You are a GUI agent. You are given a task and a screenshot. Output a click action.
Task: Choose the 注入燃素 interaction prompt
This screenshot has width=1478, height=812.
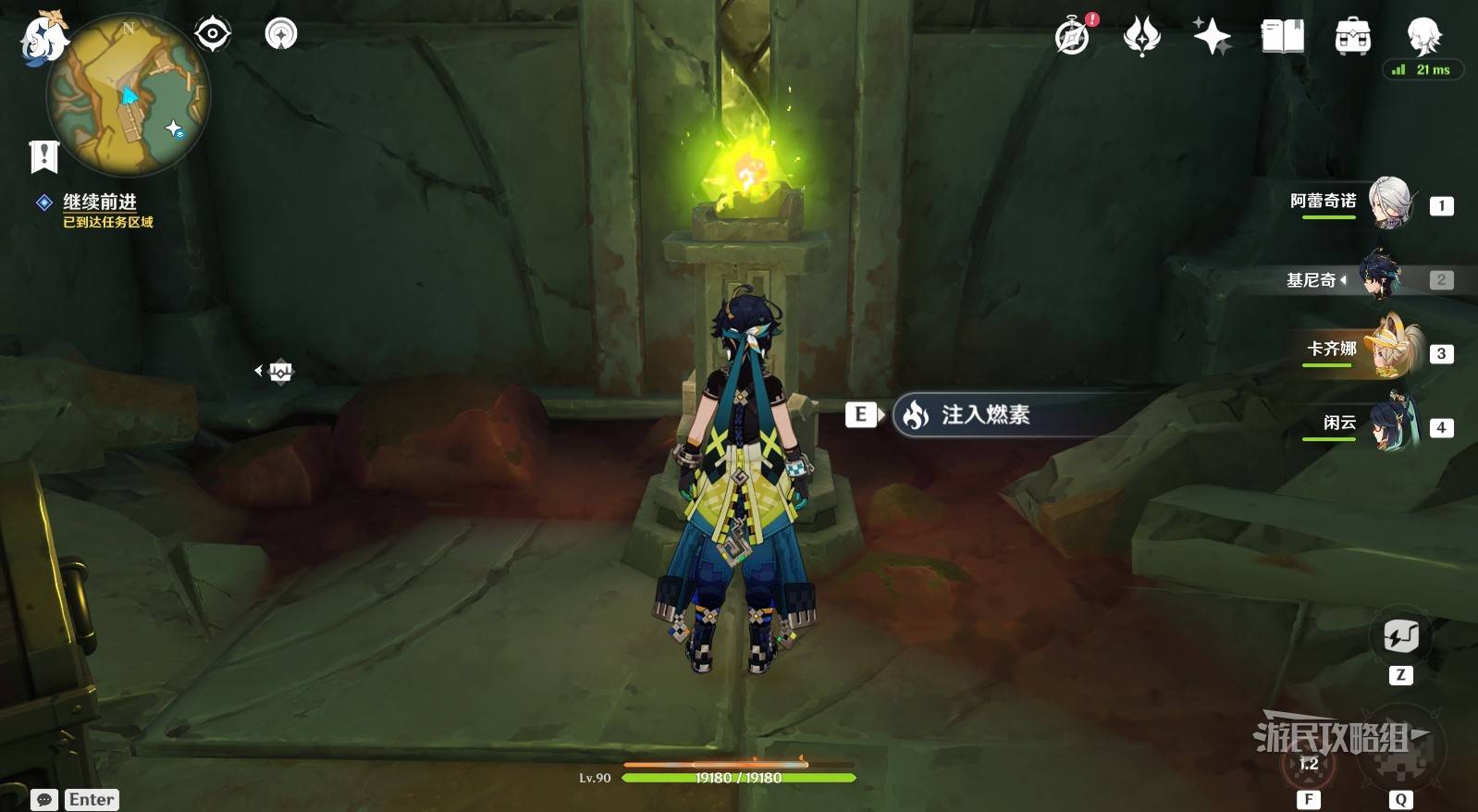[x=985, y=415]
